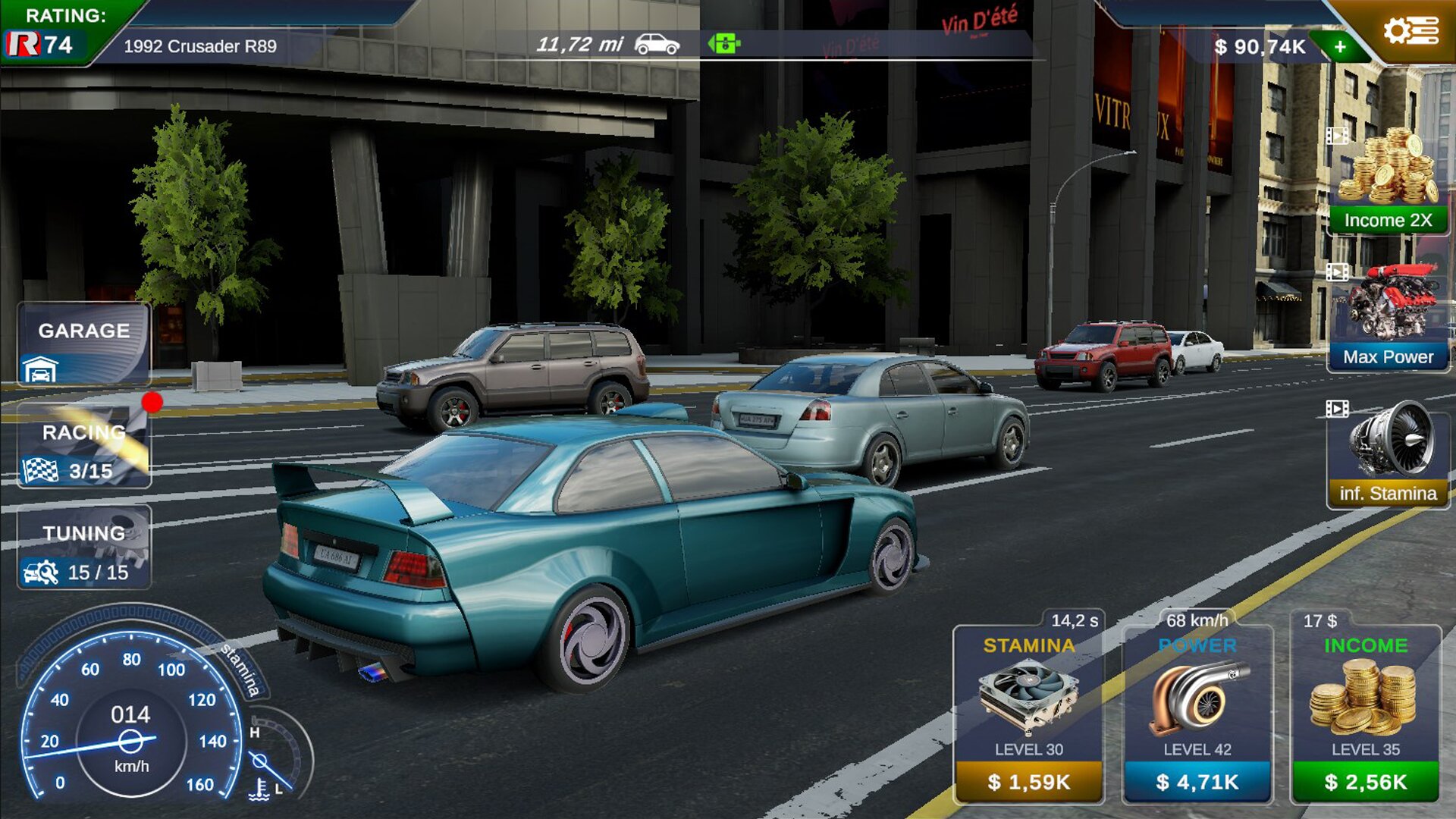Open the settings gear menu
The width and height of the screenshot is (1456, 819).
1410,32
